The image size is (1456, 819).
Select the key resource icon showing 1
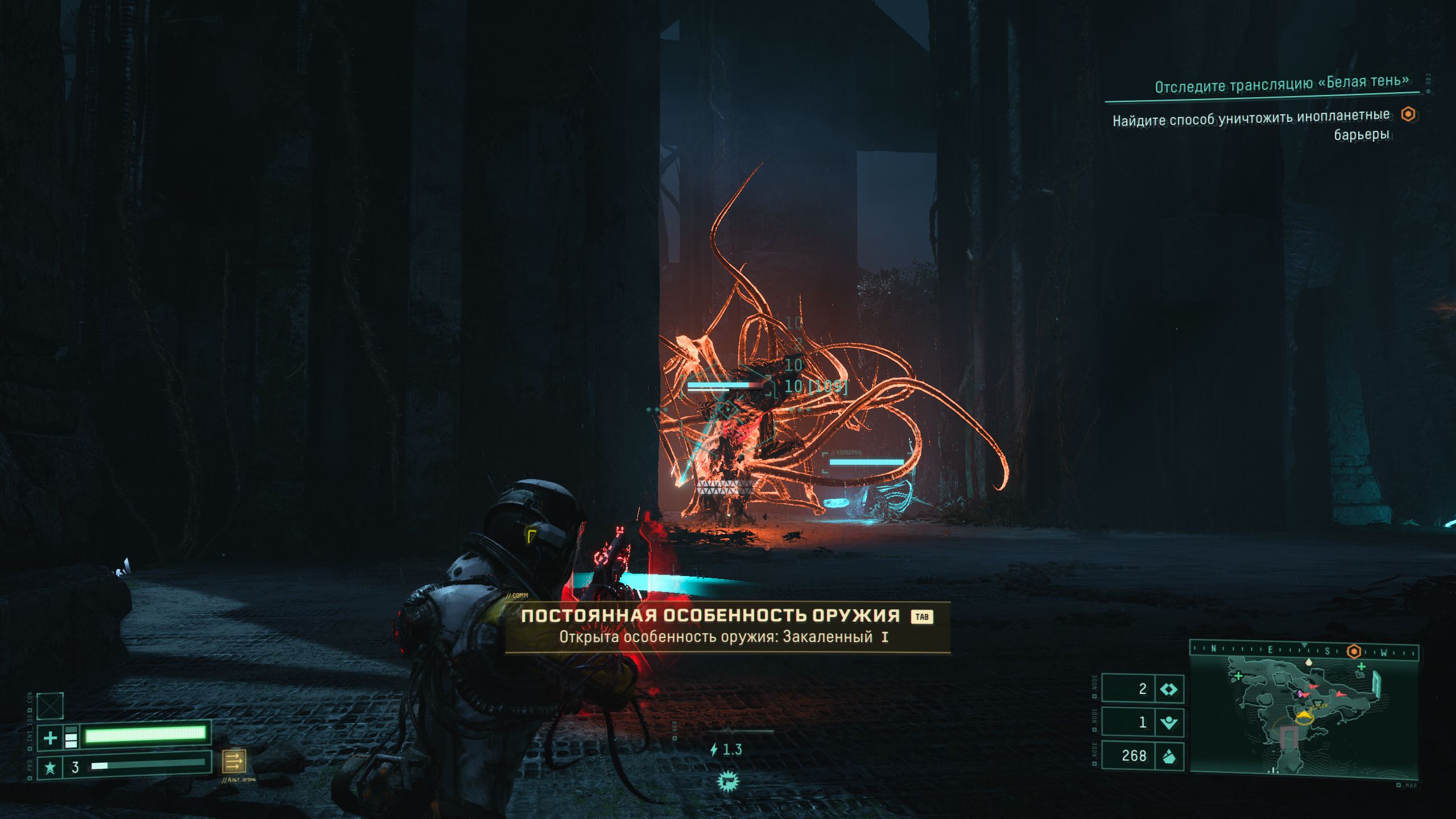point(1168,723)
